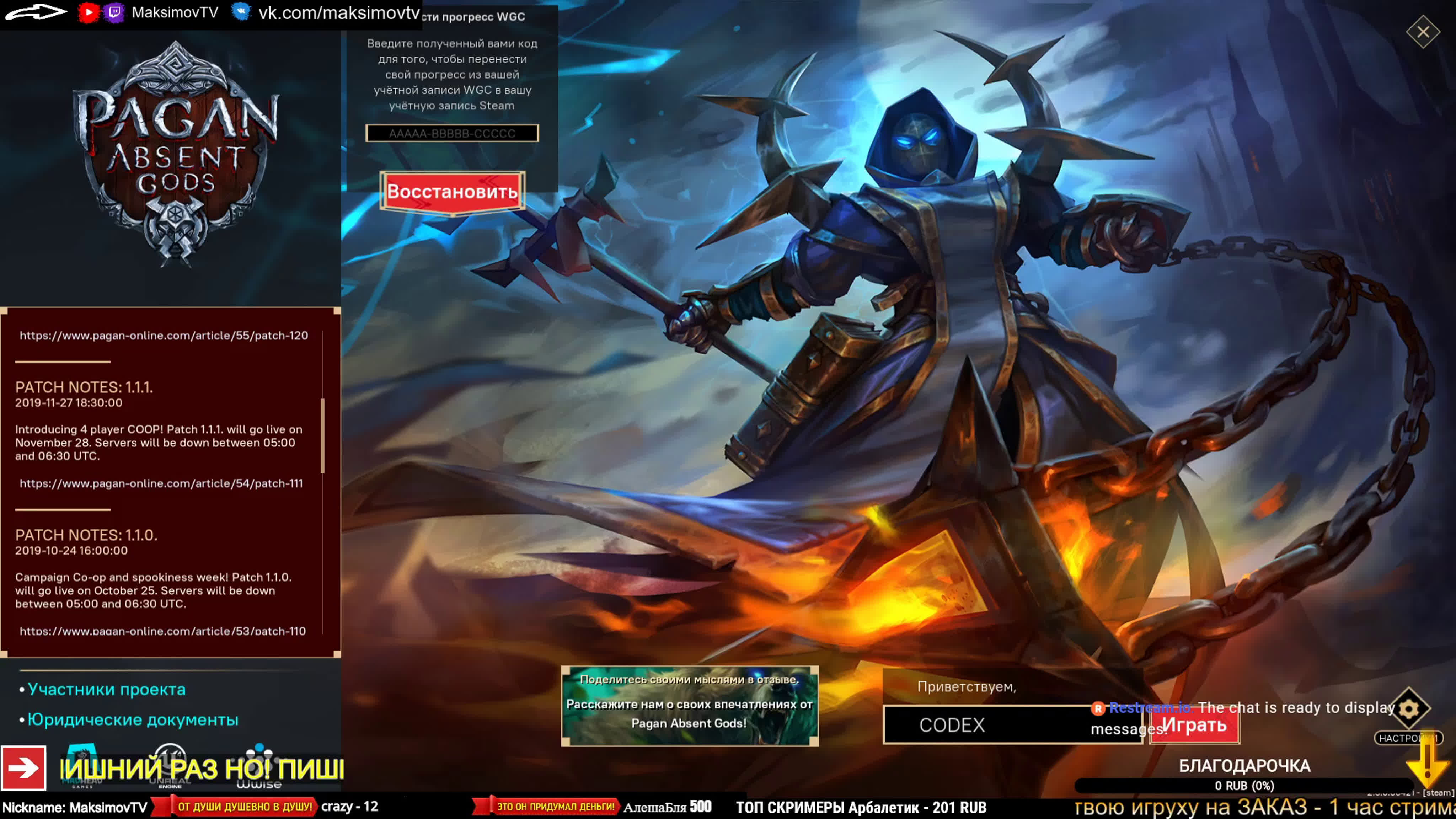1456x819 pixels.
Task: Click the patch notes scrollbar
Action: pyautogui.click(x=323, y=436)
